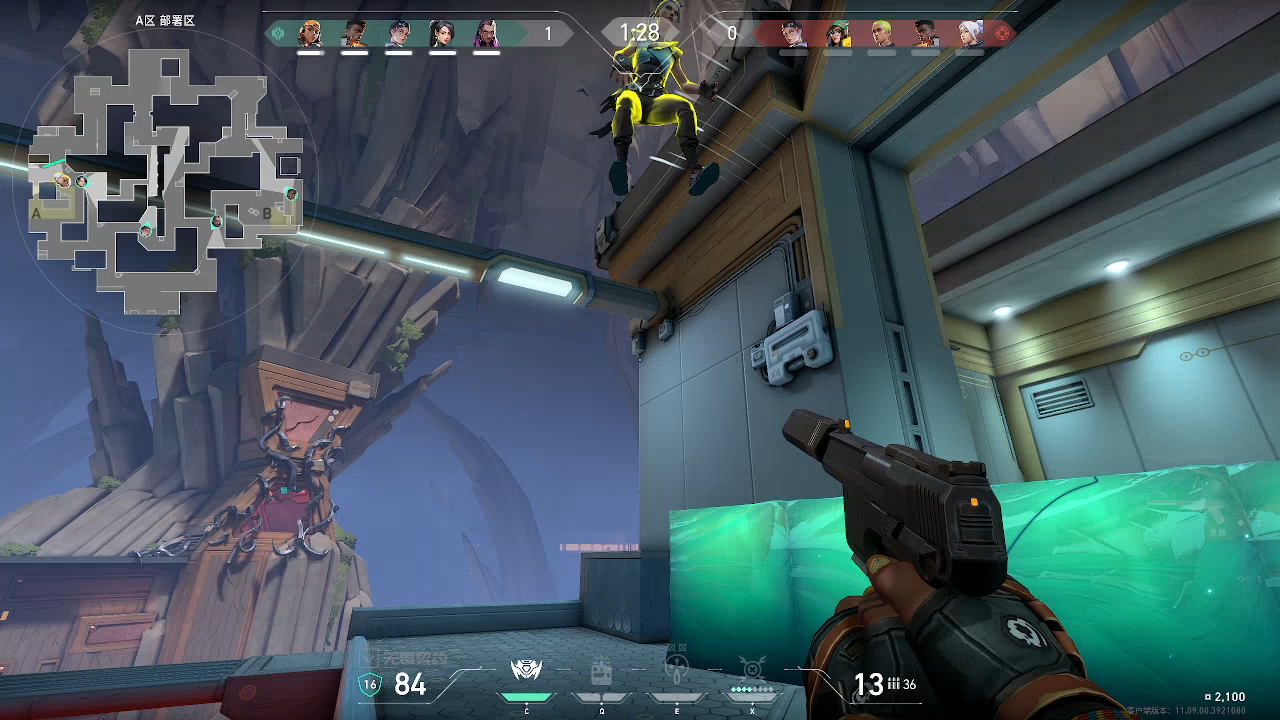
Task: Click the white-haired enemy agent portrait
Action: [x=969, y=34]
